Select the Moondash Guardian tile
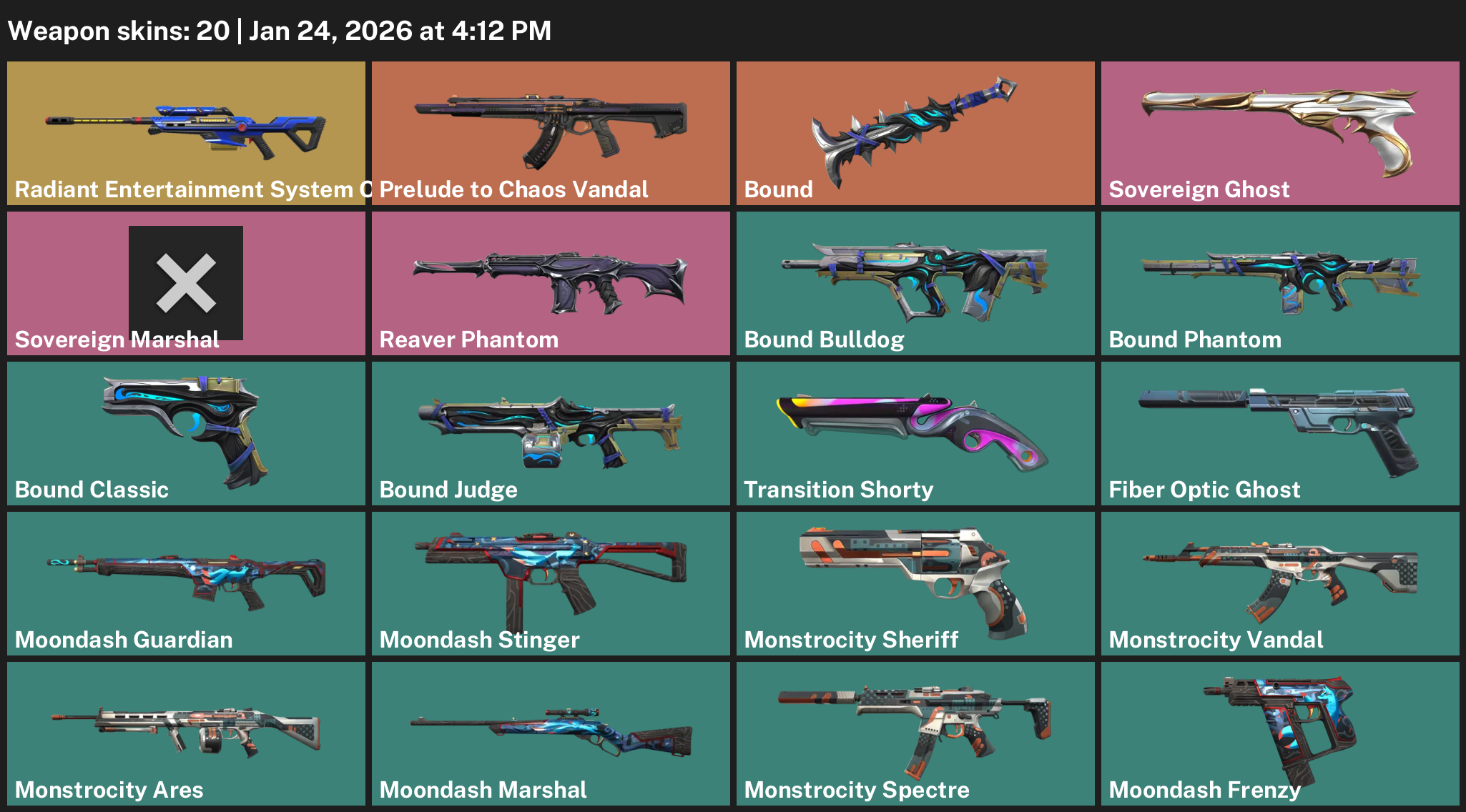Screen dimensions: 1466x812 click(x=186, y=583)
